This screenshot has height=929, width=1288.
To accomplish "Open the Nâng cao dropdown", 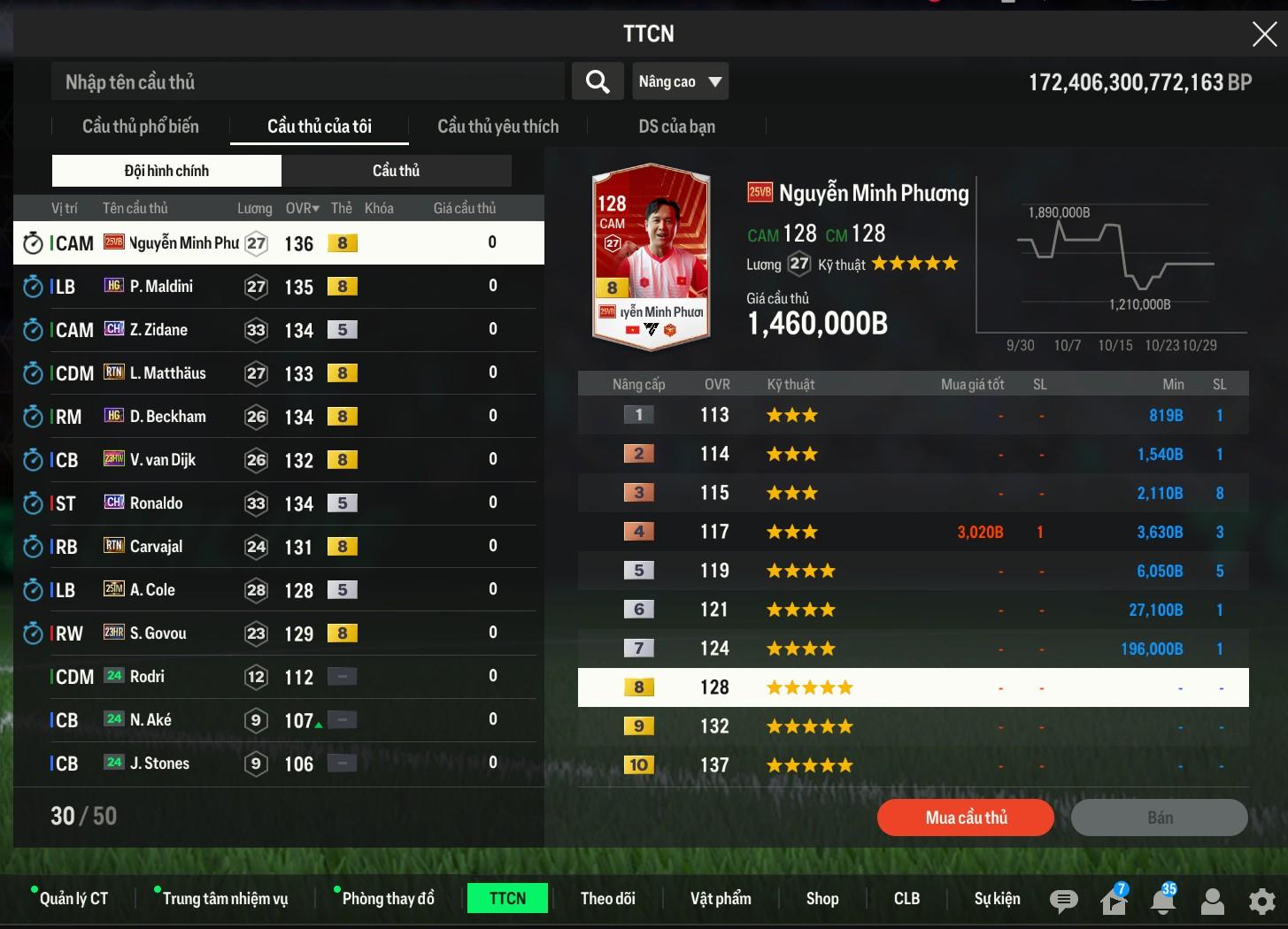I will 680,82.
